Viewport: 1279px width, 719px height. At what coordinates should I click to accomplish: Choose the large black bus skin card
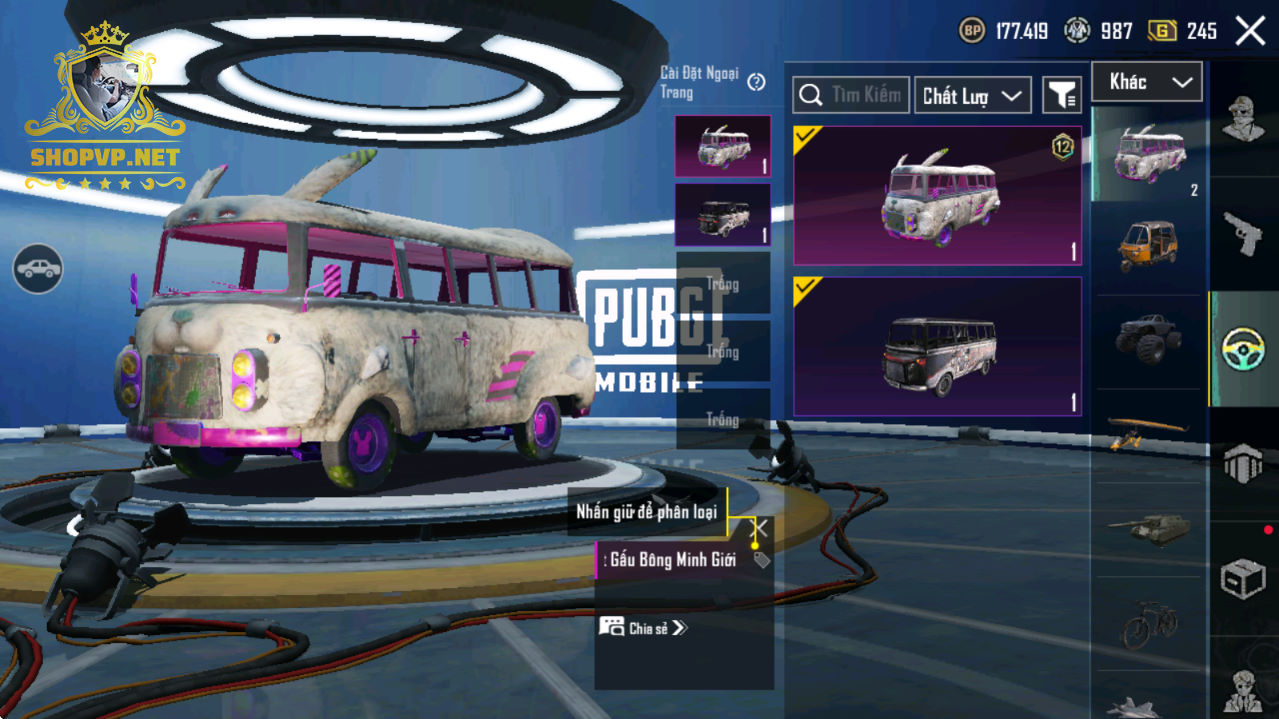pyautogui.click(x=937, y=346)
